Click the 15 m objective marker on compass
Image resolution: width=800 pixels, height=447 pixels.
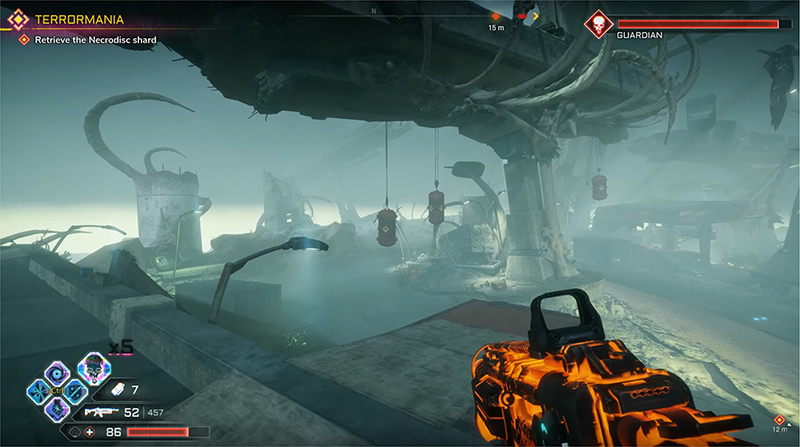pyautogui.click(x=496, y=17)
